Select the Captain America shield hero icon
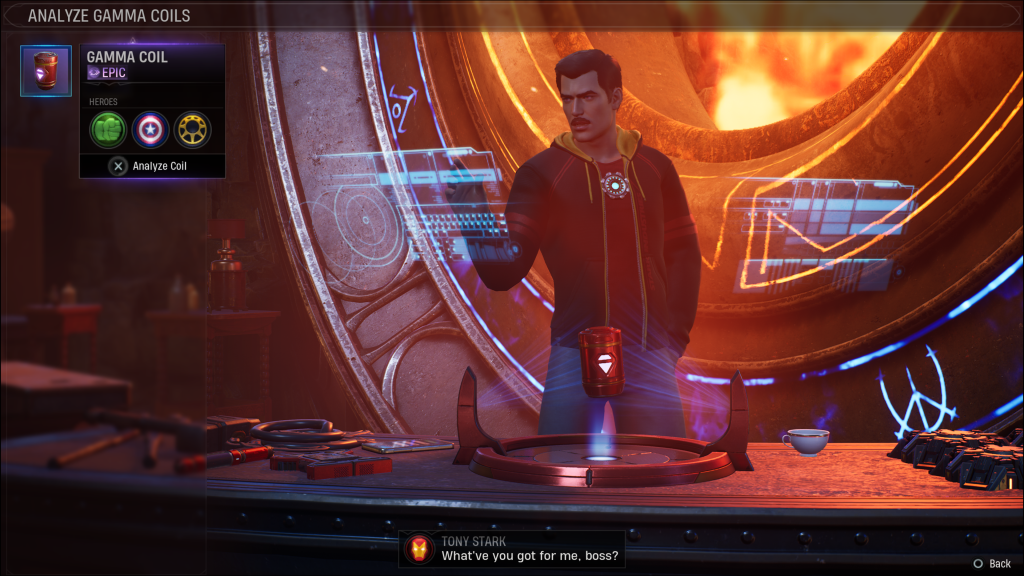1024x576 pixels. coord(151,129)
